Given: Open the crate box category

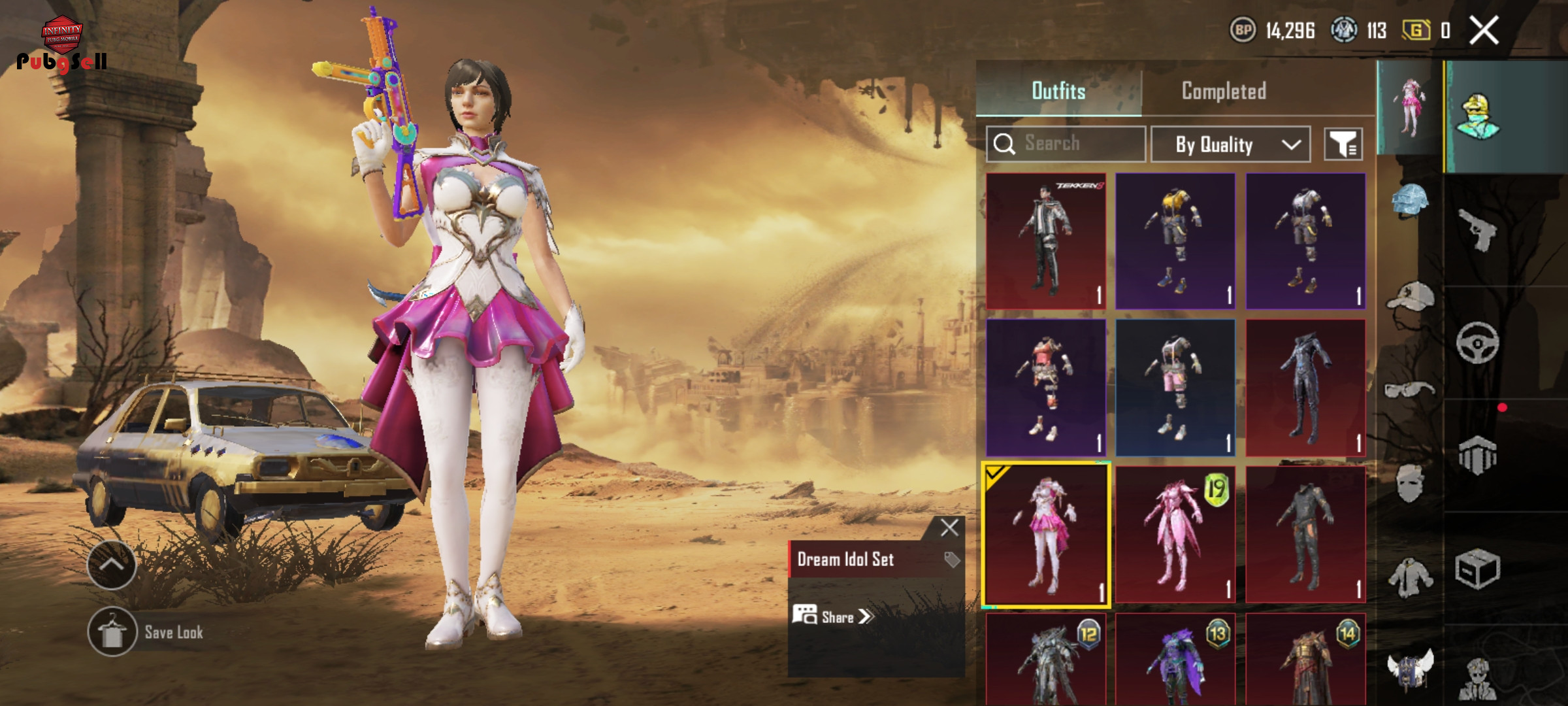Looking at the screenshot, I should 1477,569.
